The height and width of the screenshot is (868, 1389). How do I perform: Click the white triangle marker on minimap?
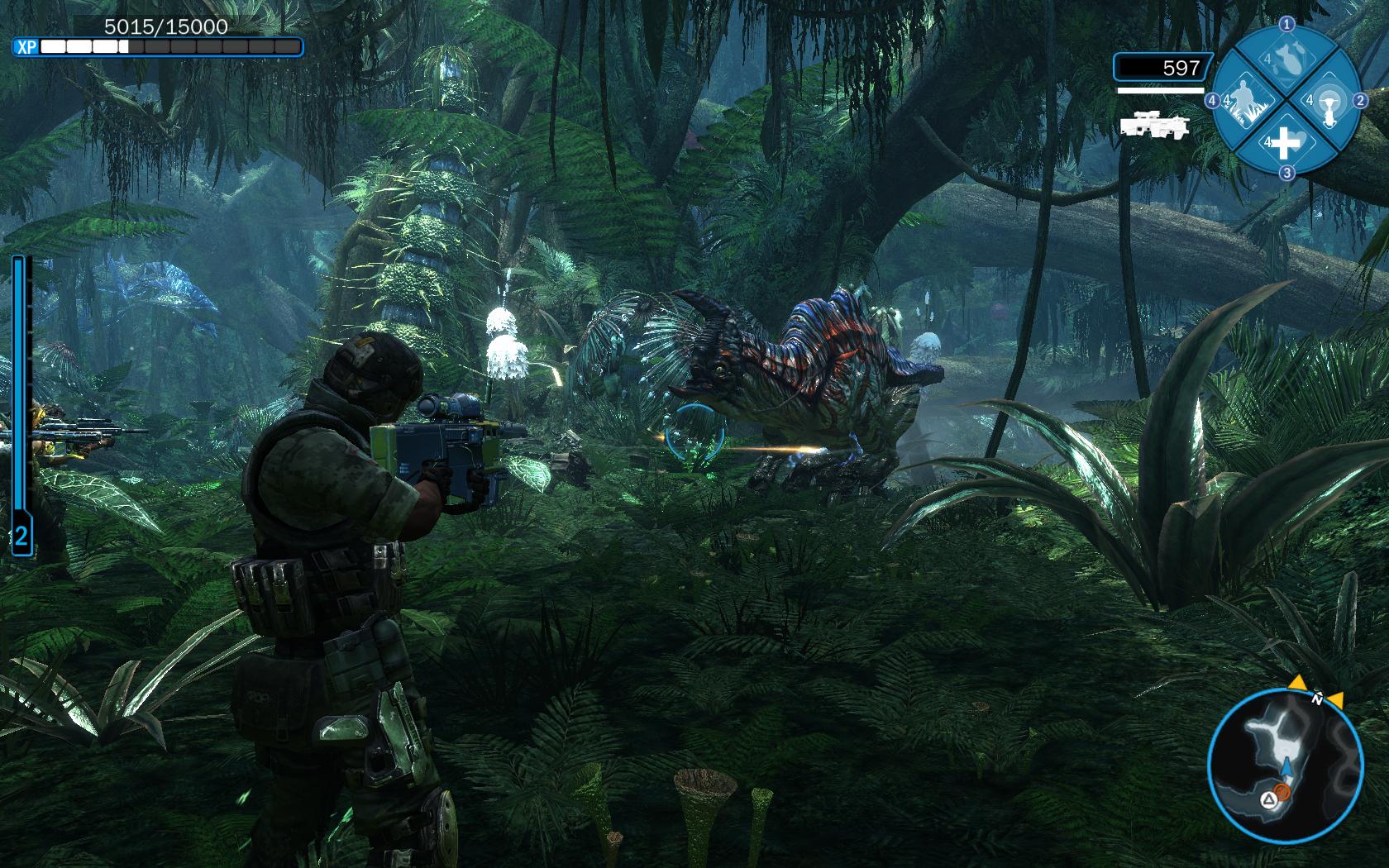tap(1268, 799)
